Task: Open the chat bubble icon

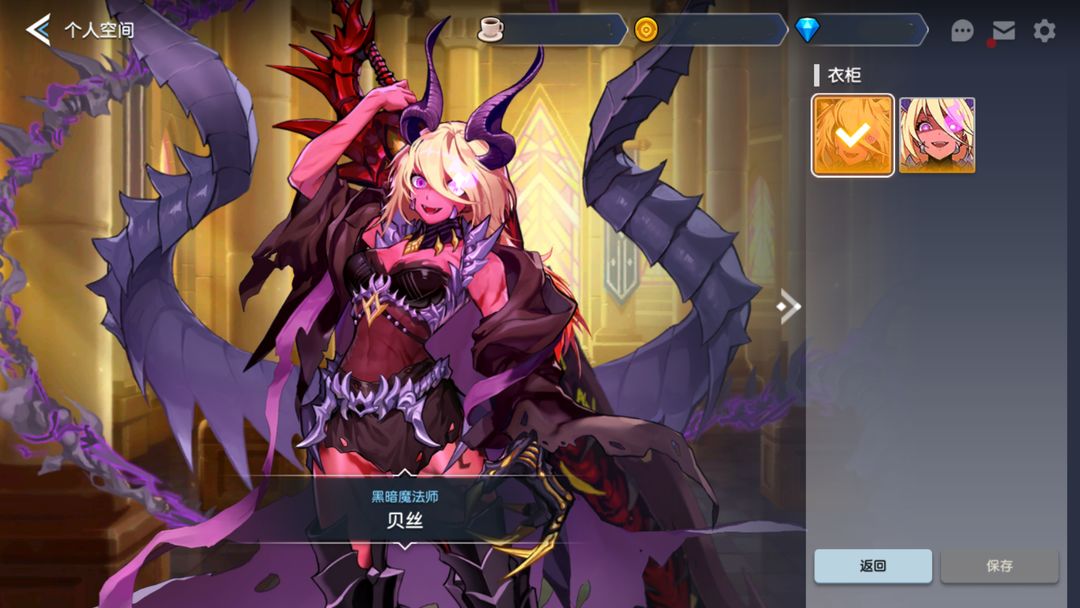Action: 962,31
